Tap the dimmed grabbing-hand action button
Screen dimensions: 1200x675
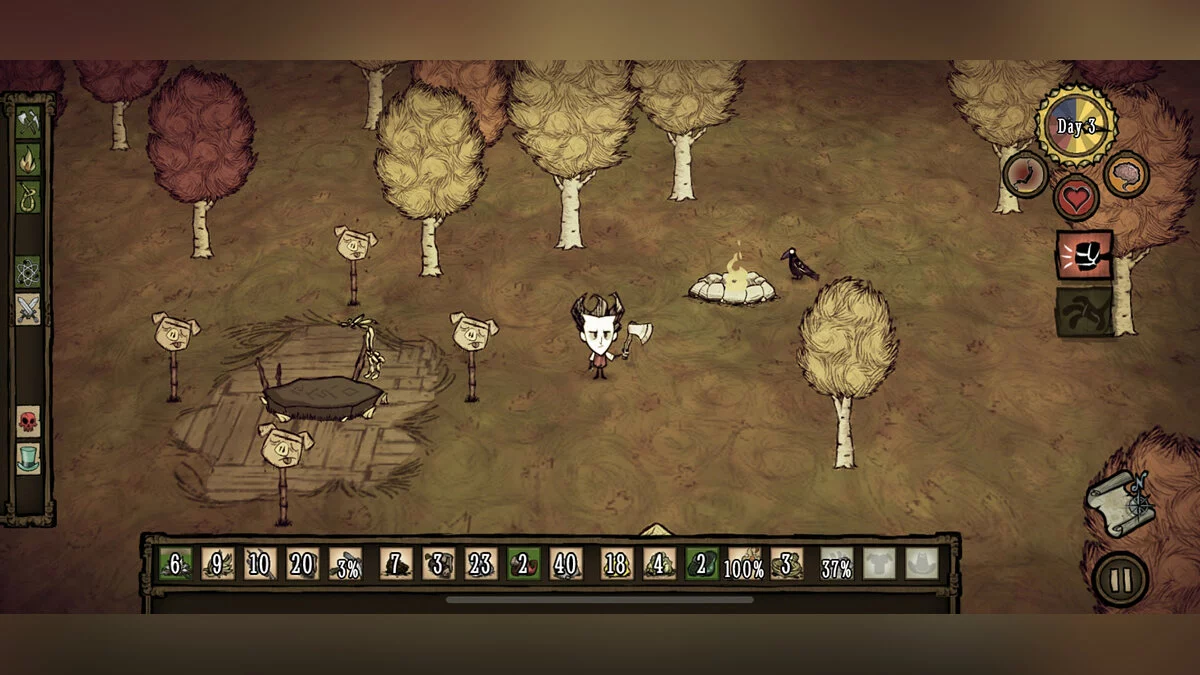(1085, 312)
